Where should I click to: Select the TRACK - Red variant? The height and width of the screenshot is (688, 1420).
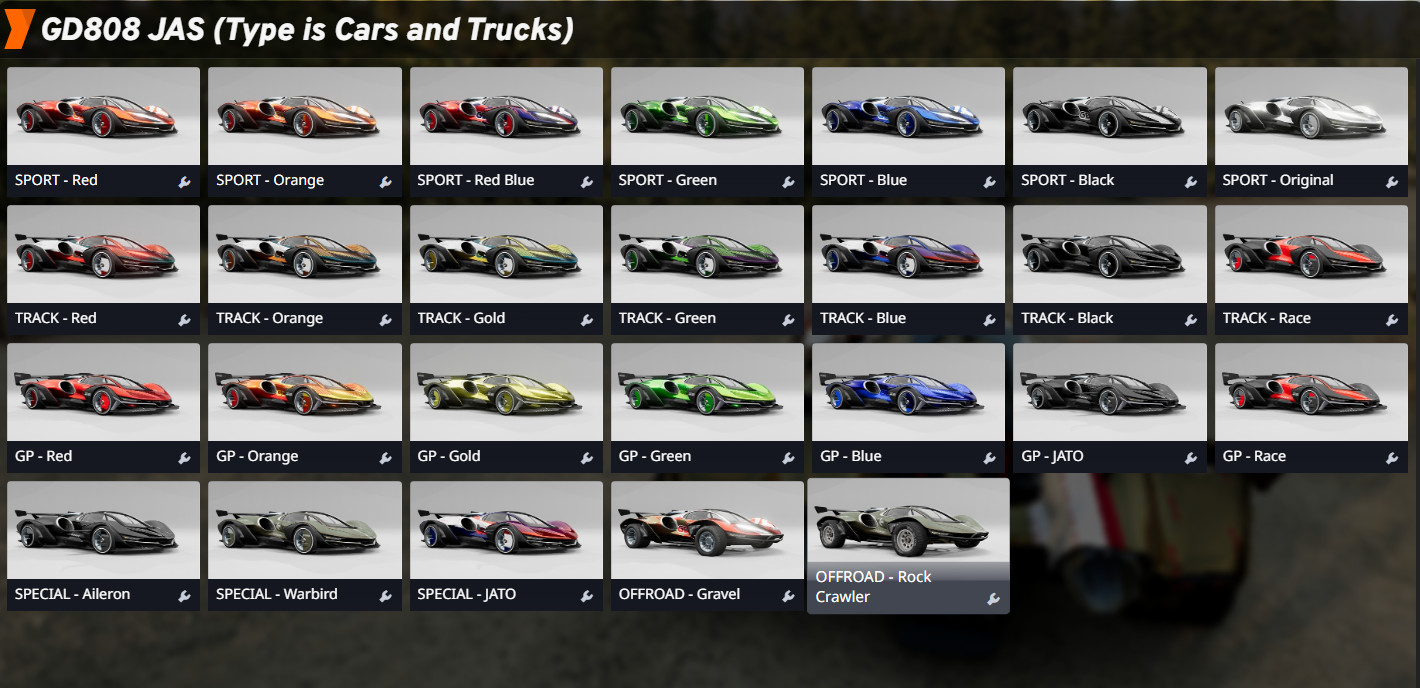(x=103, y=256)
